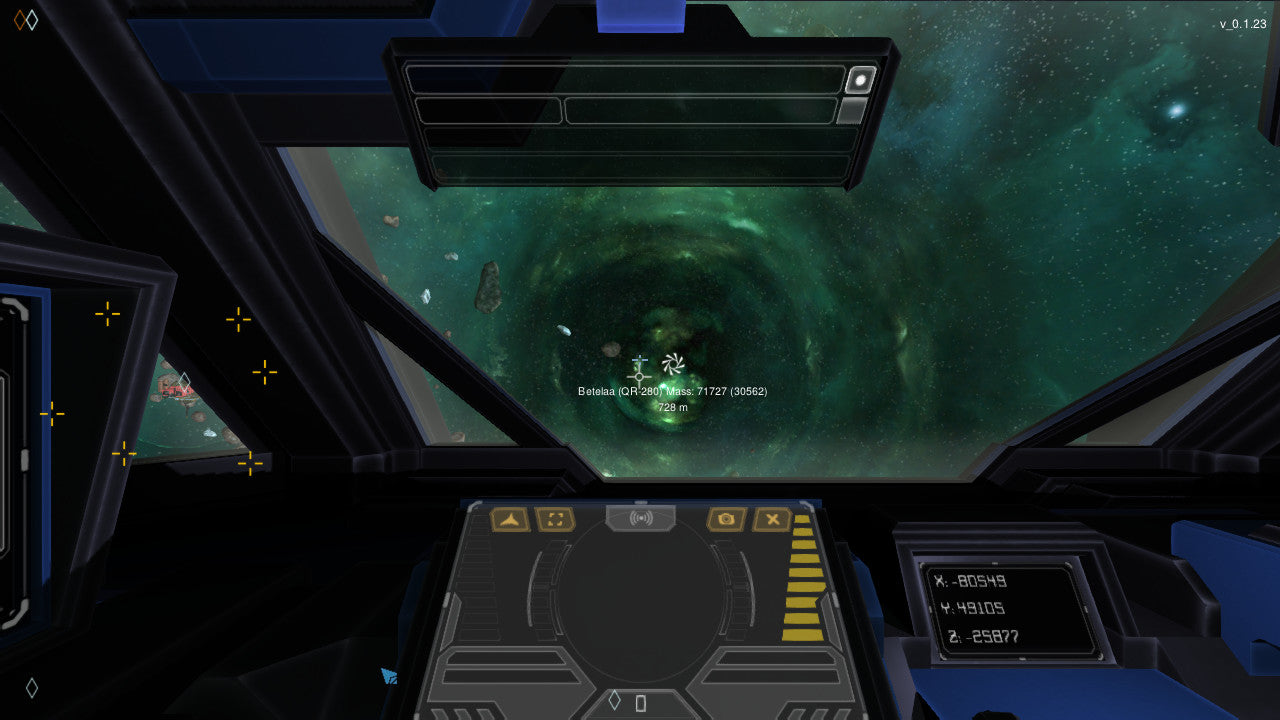Screen dimensions: 1280x720
Task: Click the camera screenshot icon
Action: point(729,519)
